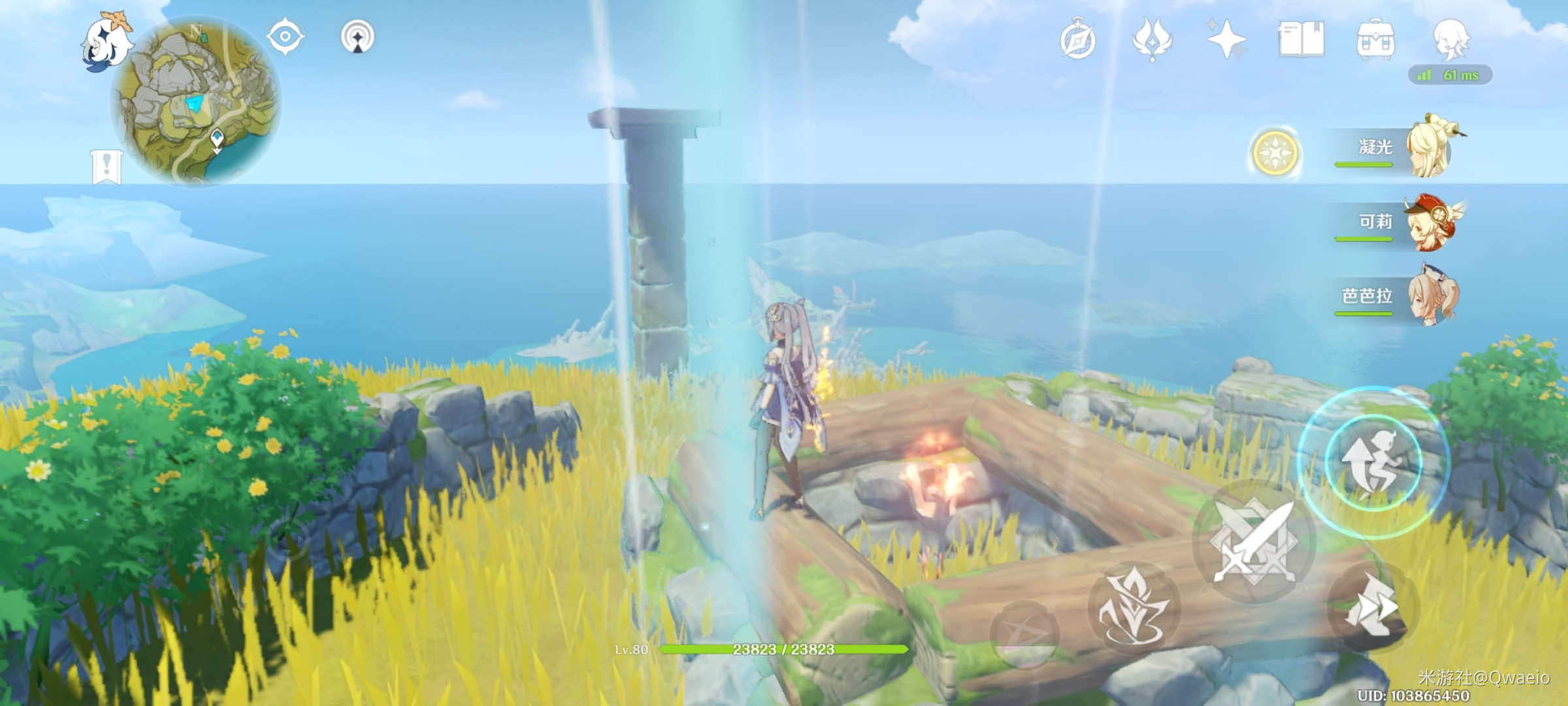Activate the elemental skill button

coord(1134,607)
